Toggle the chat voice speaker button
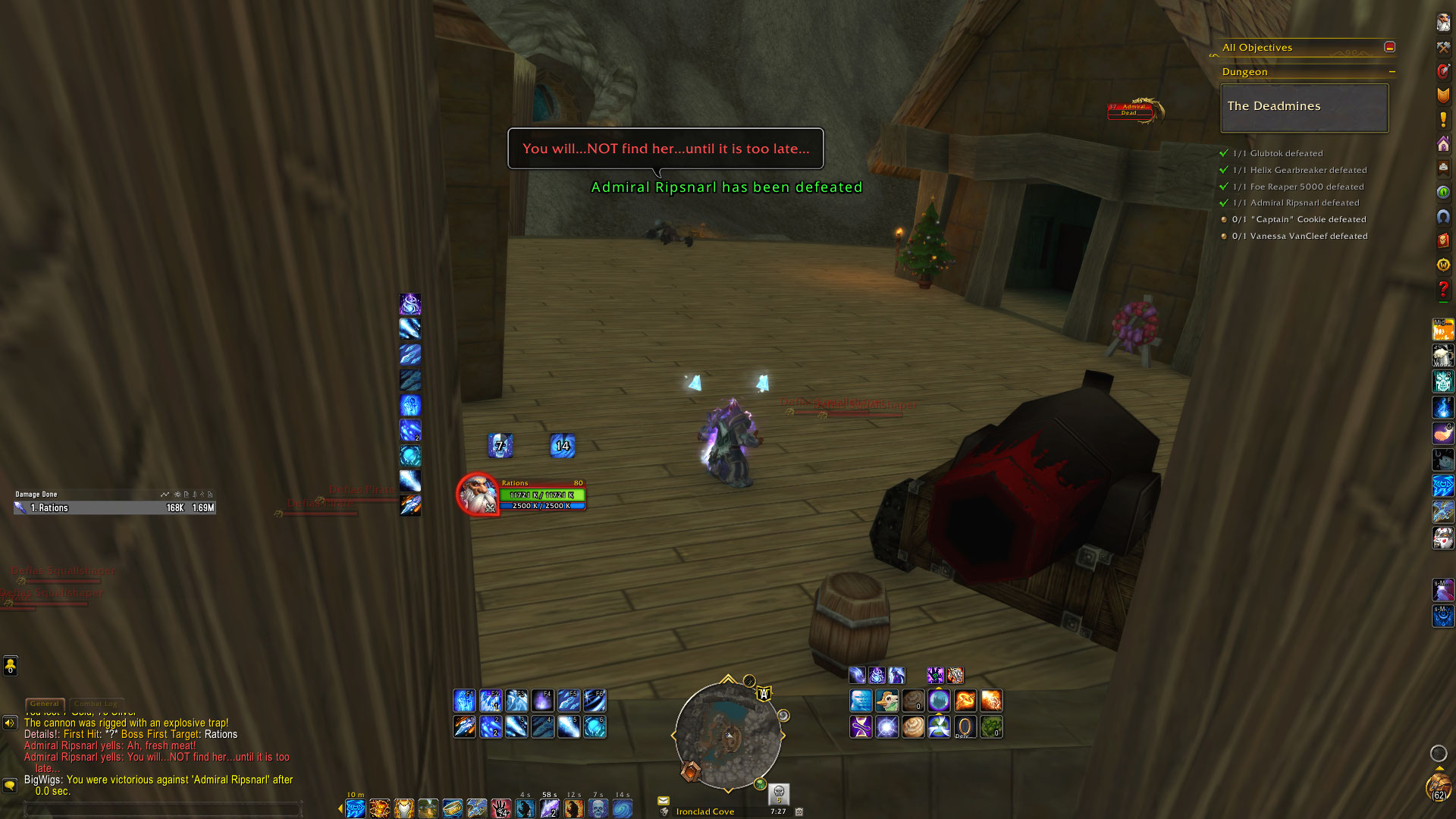Screen dimensions: 1456x819 point(10,723)
